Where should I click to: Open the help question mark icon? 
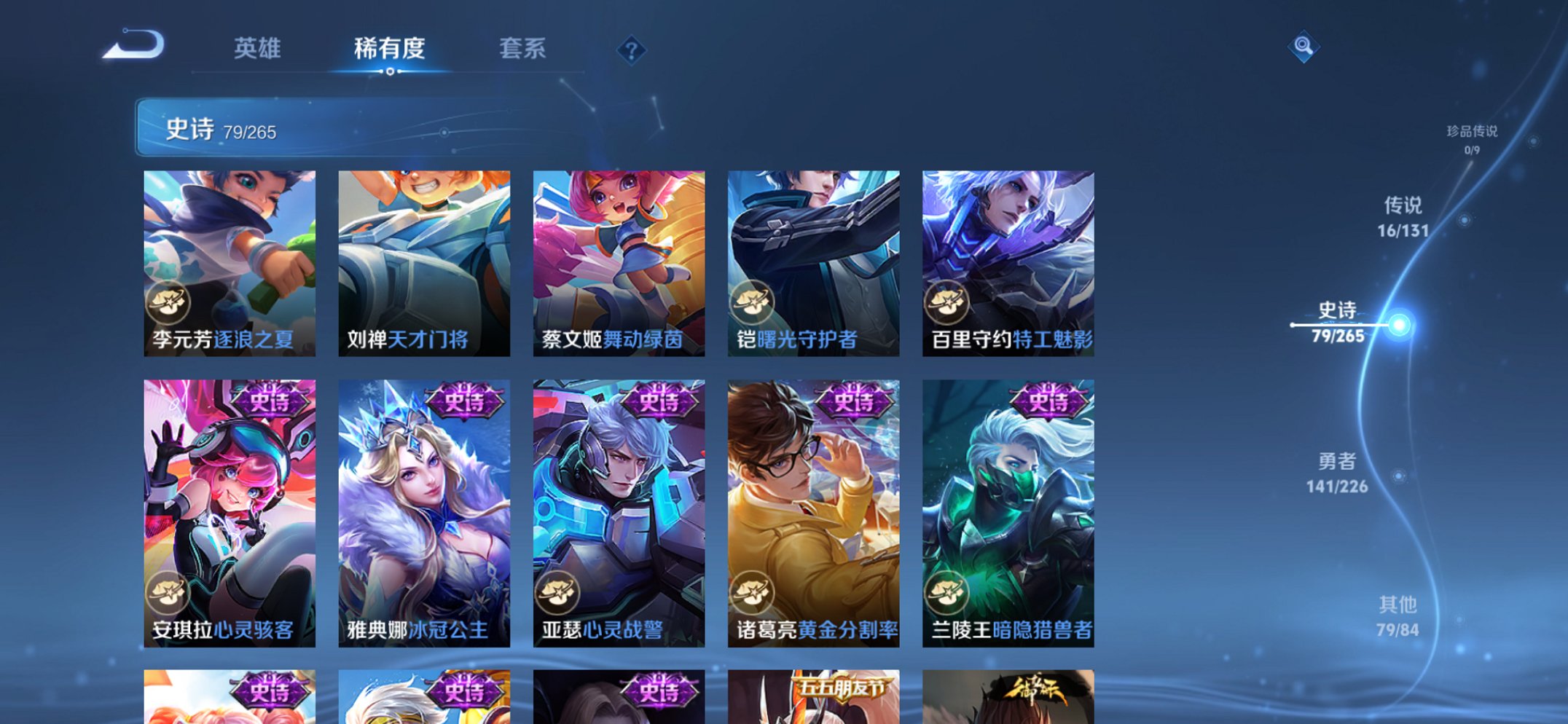coord(631,50)
